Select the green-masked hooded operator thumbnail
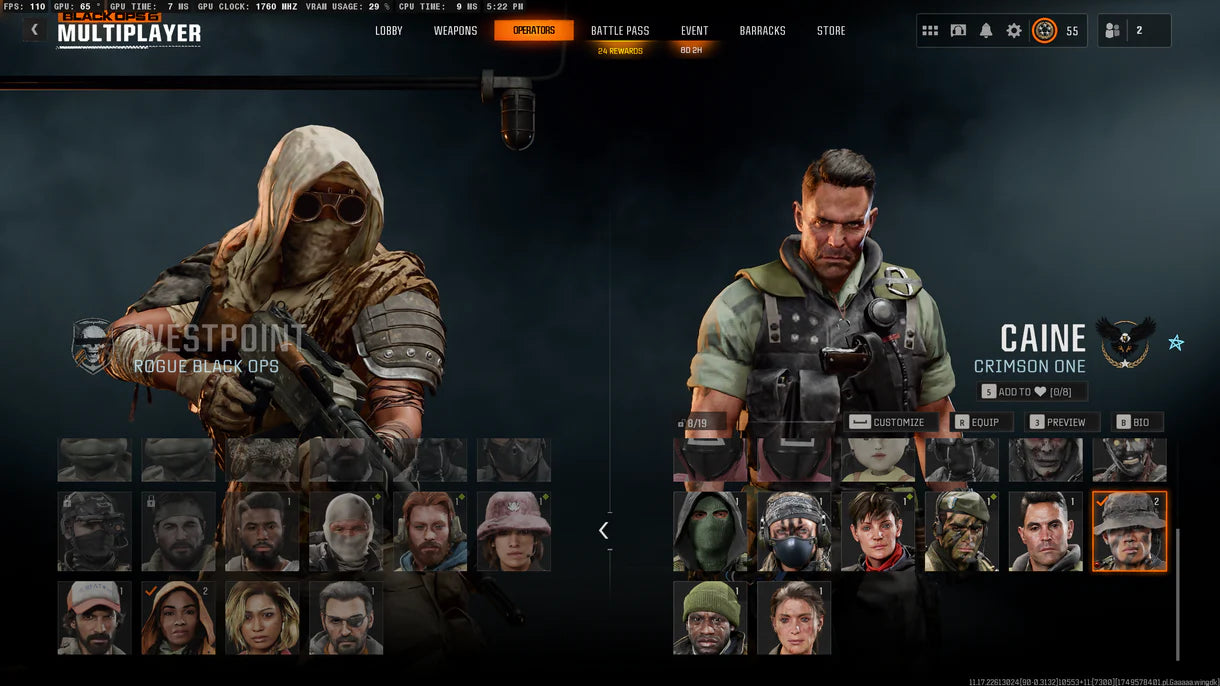 [710, 531]
